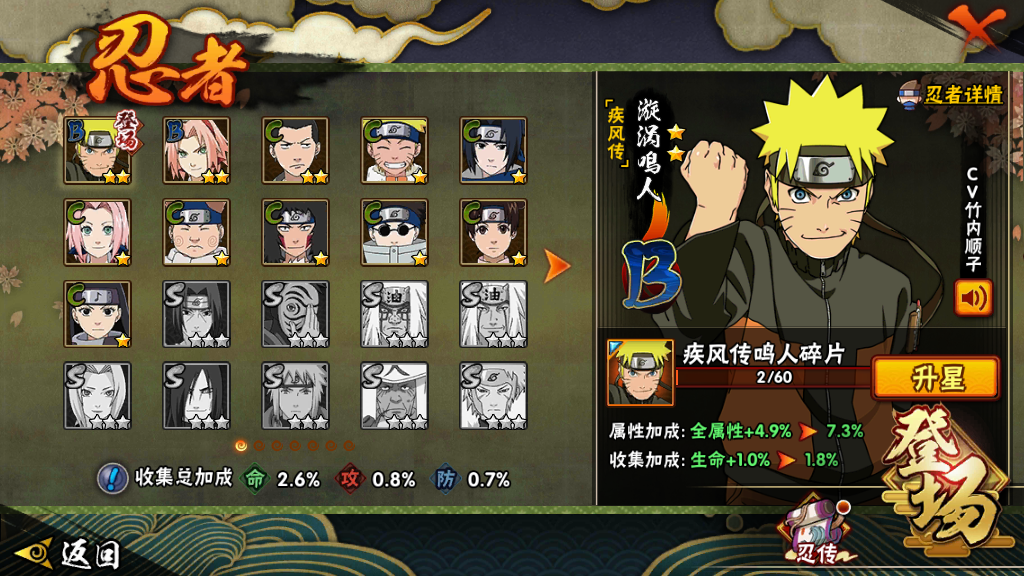This screenshot has width=1024, height=576.
Task: Open the collection bonus info icon
Action: pyautogui.click(x=112, y=478)
